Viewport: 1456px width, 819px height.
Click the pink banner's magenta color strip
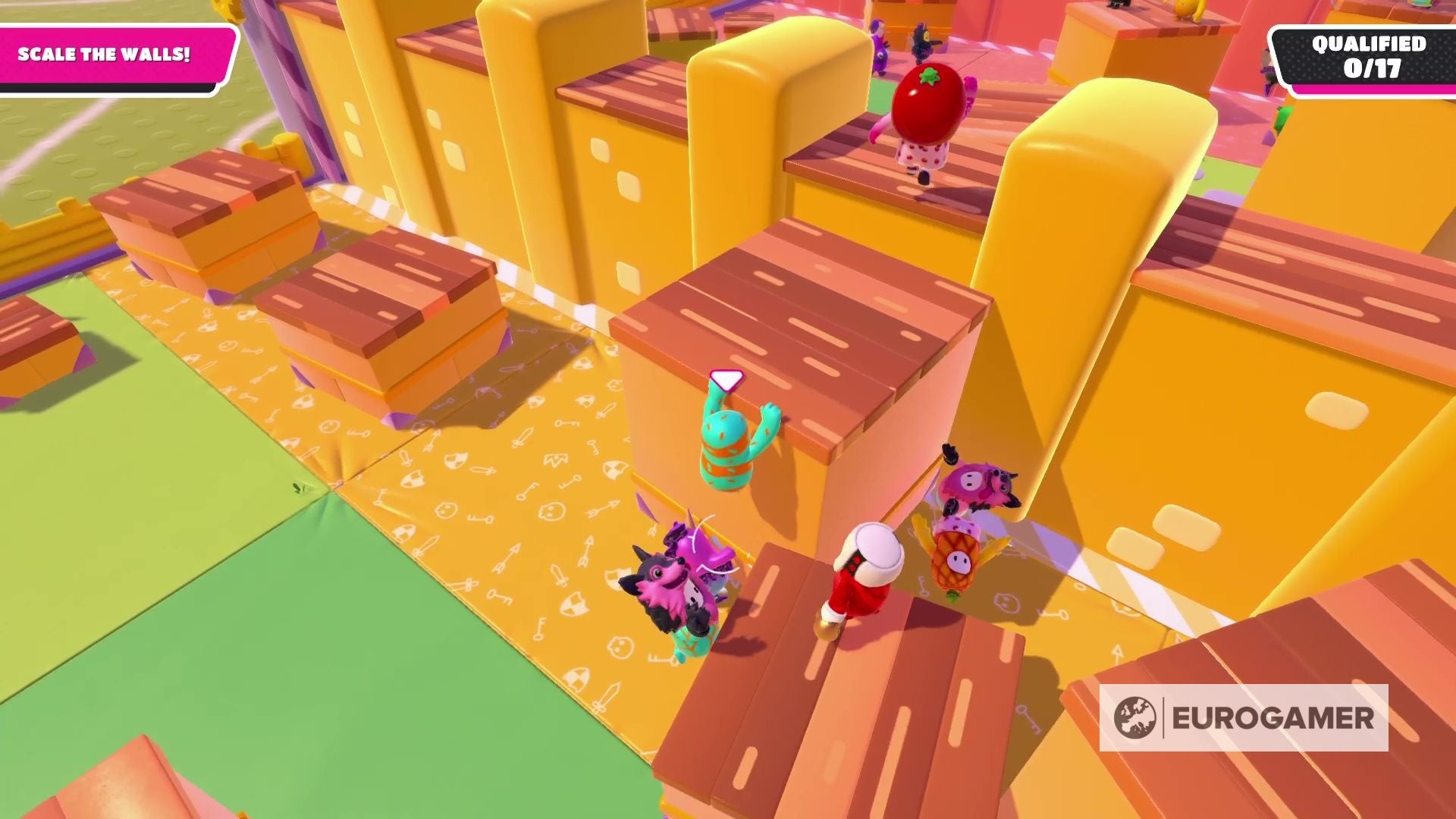click(x=114, y=72)
